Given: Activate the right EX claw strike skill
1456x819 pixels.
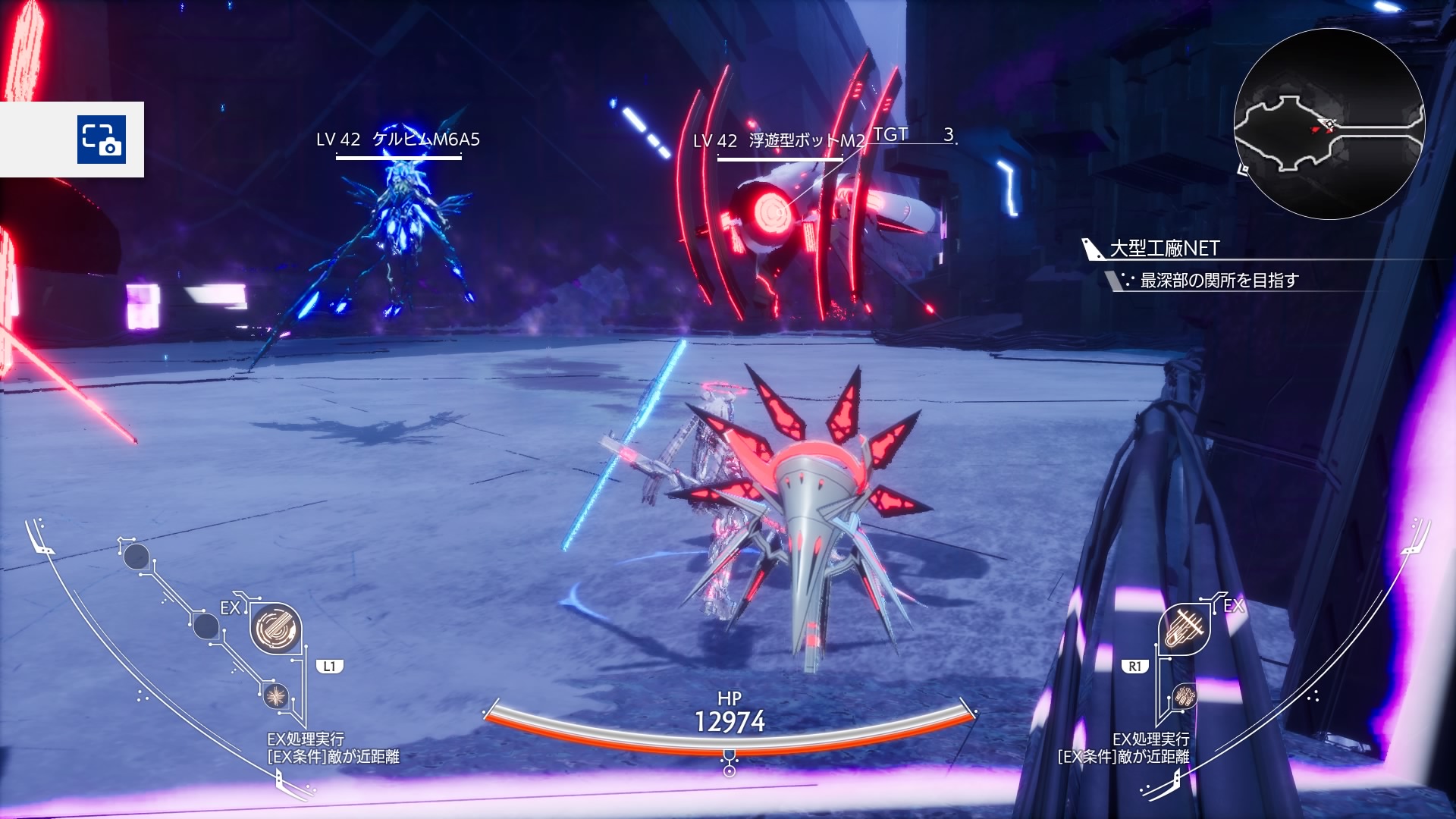Looking at the screenshot, I should pyautogui.click(x=1184, y=629).
